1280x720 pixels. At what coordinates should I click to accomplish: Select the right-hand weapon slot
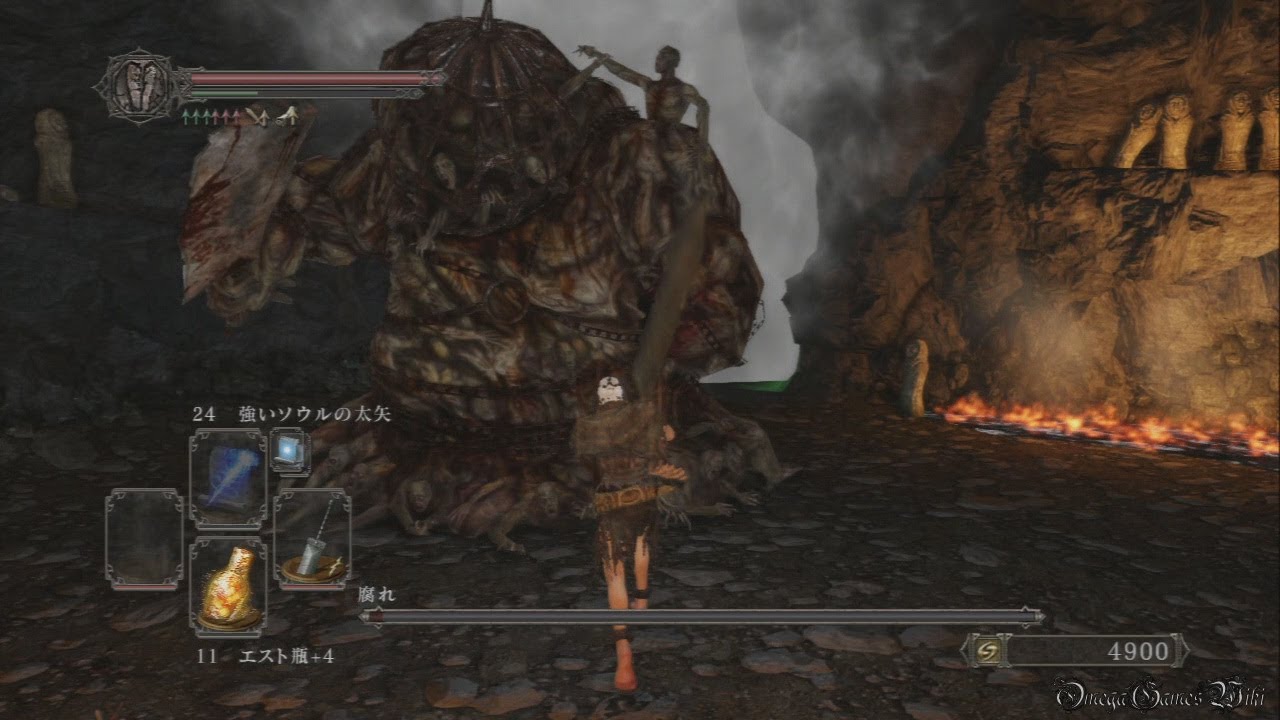312,536
